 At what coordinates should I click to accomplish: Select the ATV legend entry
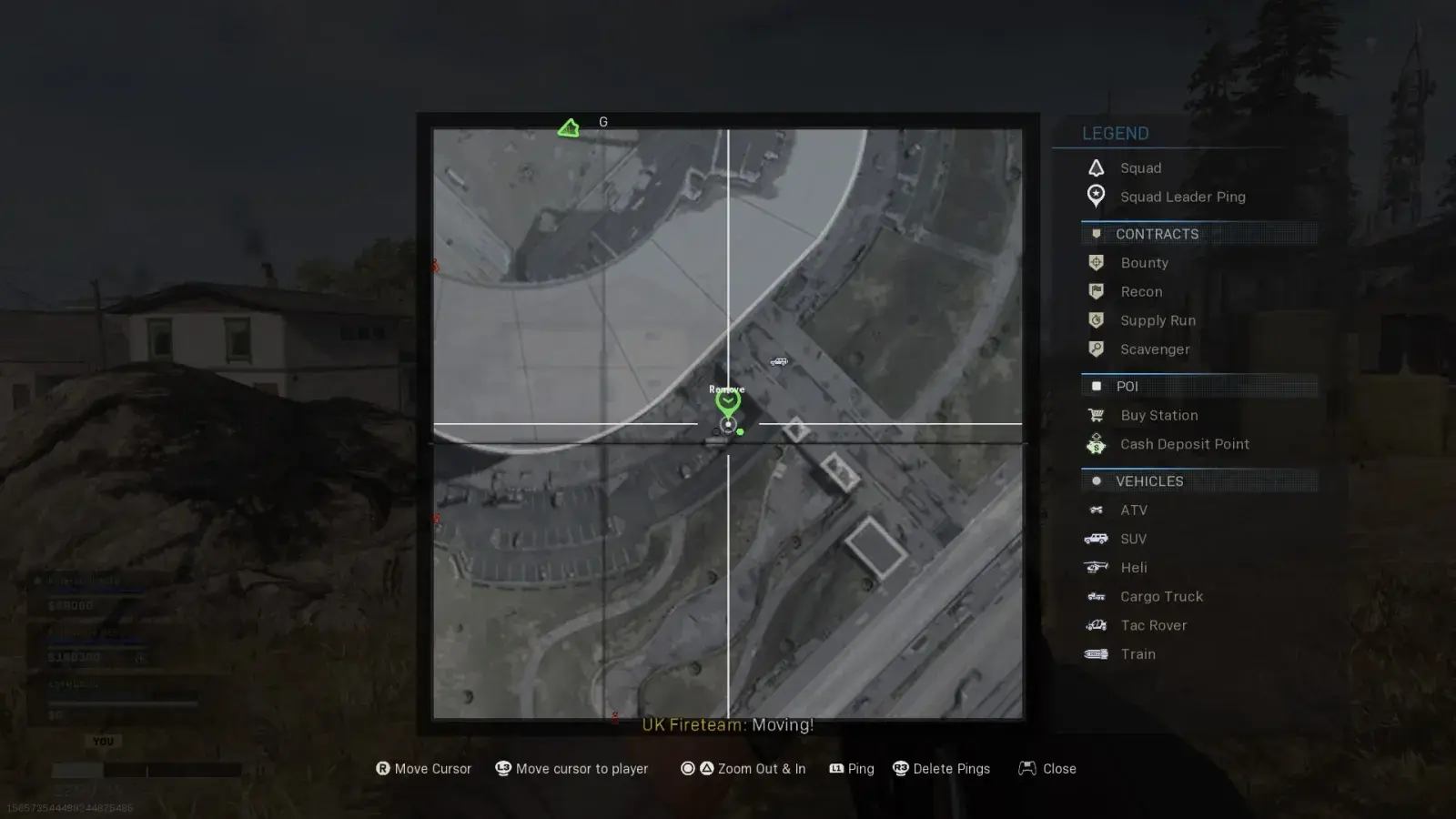coord(1133,511)
